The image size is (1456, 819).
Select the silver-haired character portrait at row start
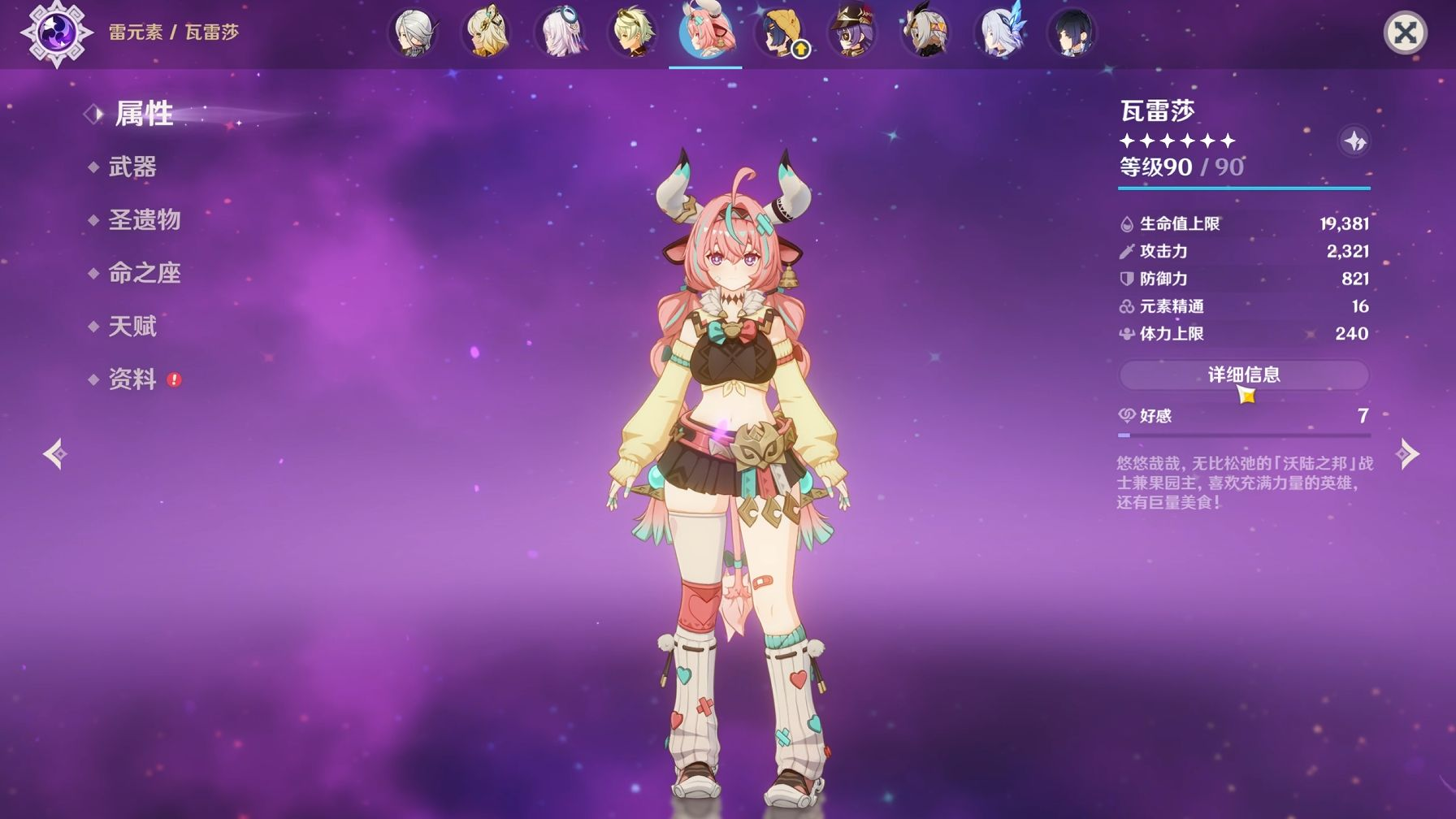pyautogui.click(x=413, y=33)
